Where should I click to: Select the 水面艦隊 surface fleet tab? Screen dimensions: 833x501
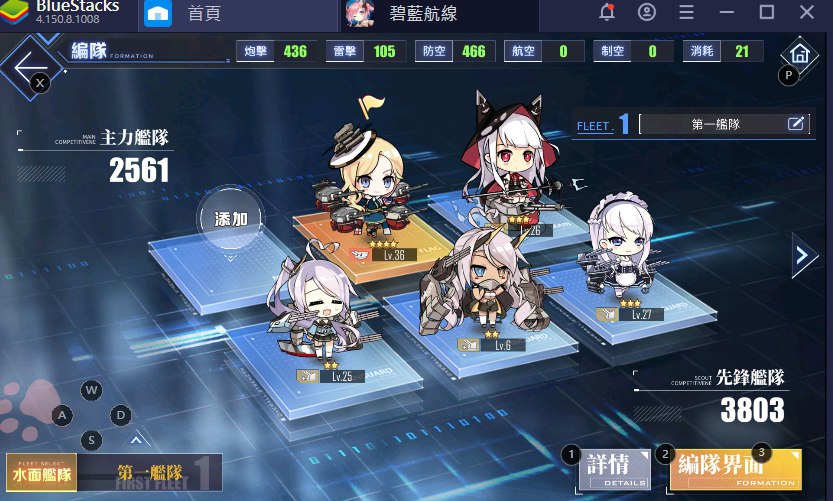tap(42, 471)
